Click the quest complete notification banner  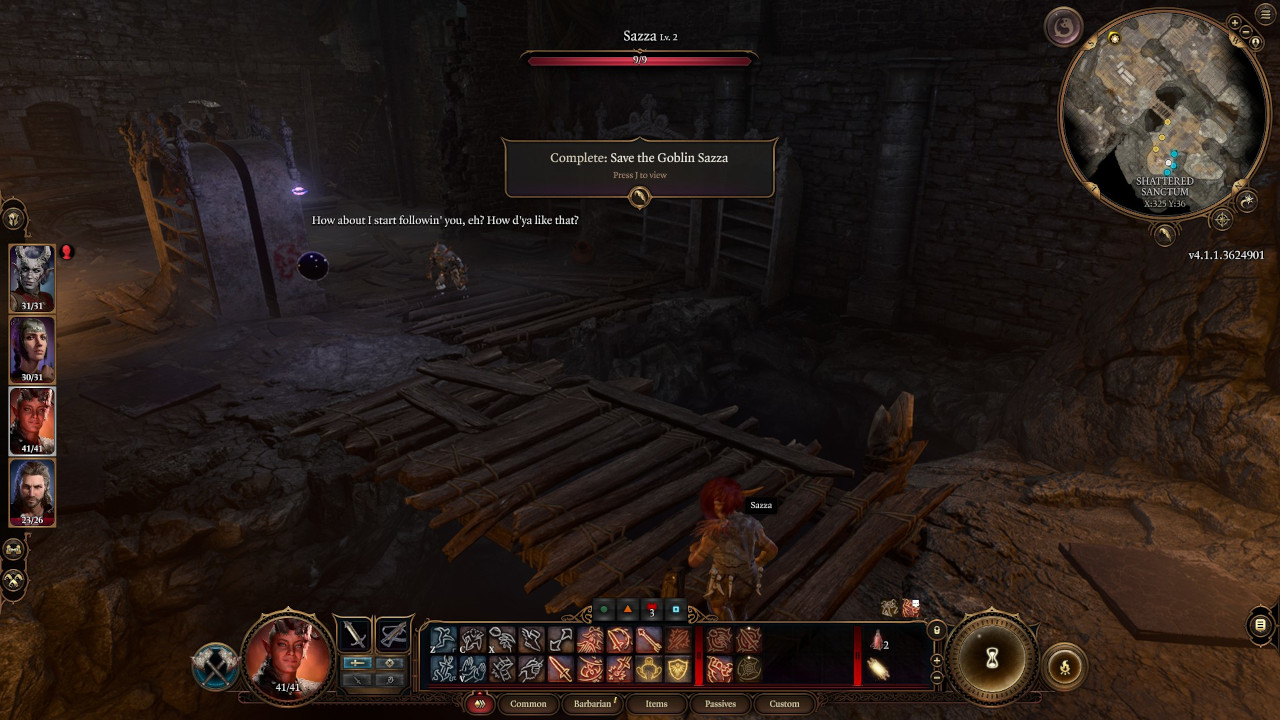click(x=640, y=166)
